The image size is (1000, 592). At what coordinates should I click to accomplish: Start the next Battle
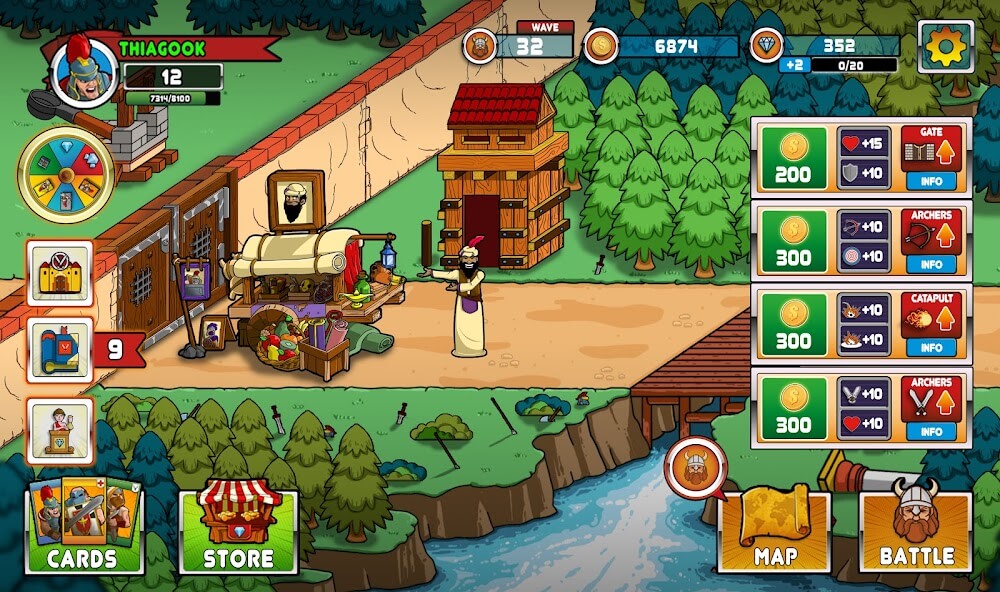pos(915,532)
